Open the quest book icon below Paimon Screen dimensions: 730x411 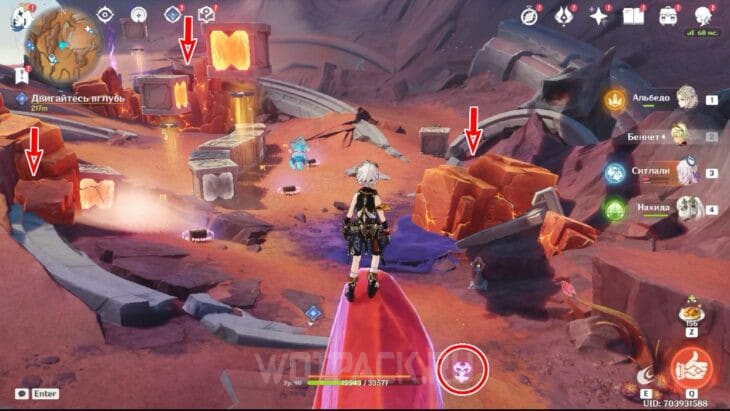point(22,74)
